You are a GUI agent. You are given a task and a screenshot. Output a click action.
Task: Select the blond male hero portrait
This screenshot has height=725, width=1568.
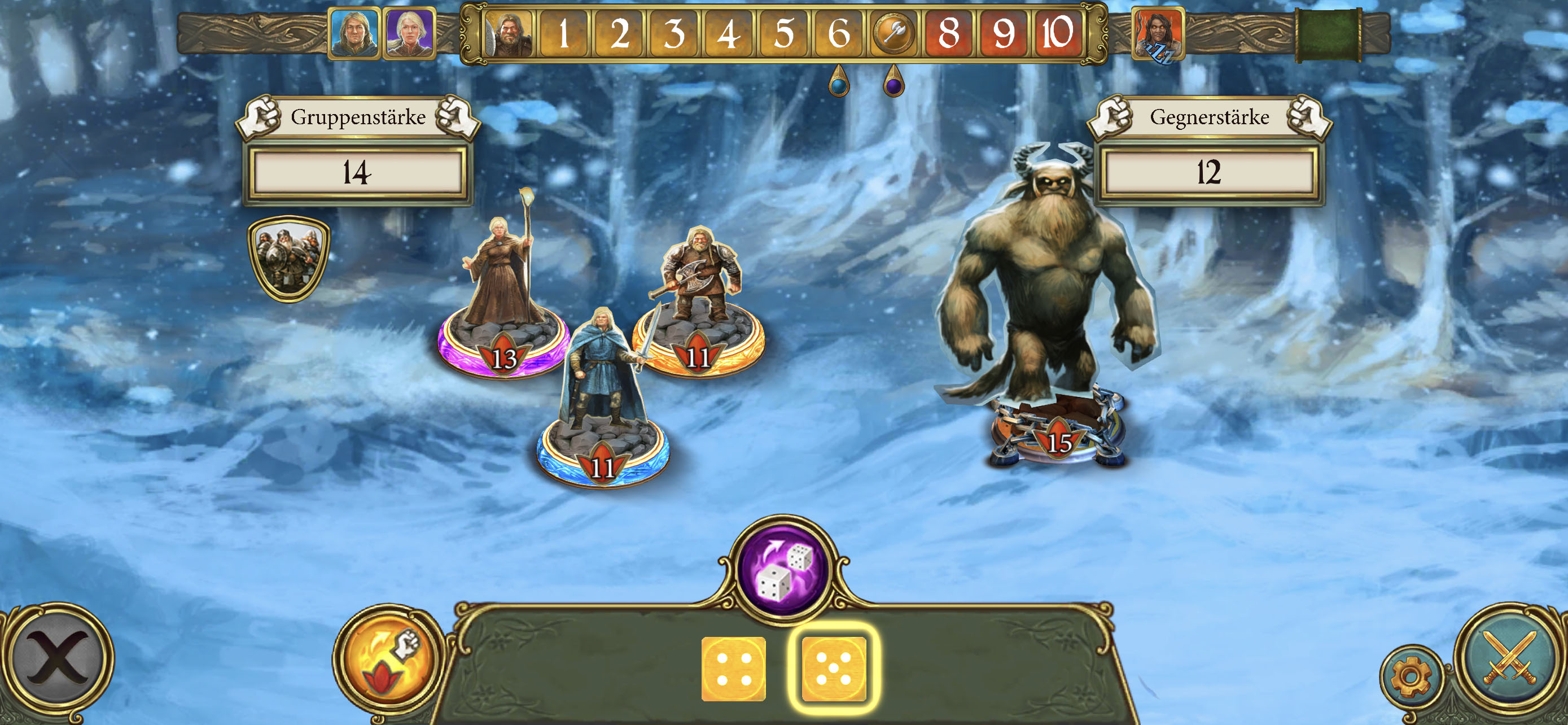[354, 33]
